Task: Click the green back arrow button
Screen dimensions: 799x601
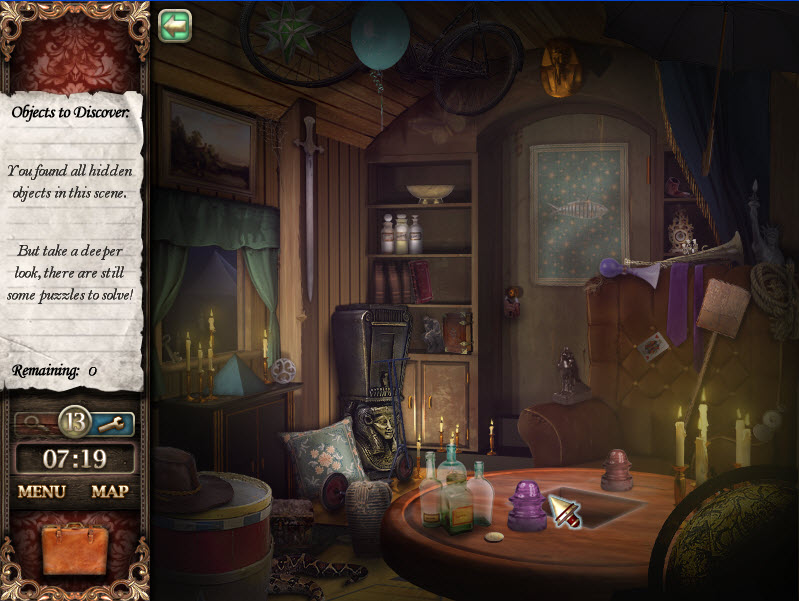Action: (x=174, y=25)
